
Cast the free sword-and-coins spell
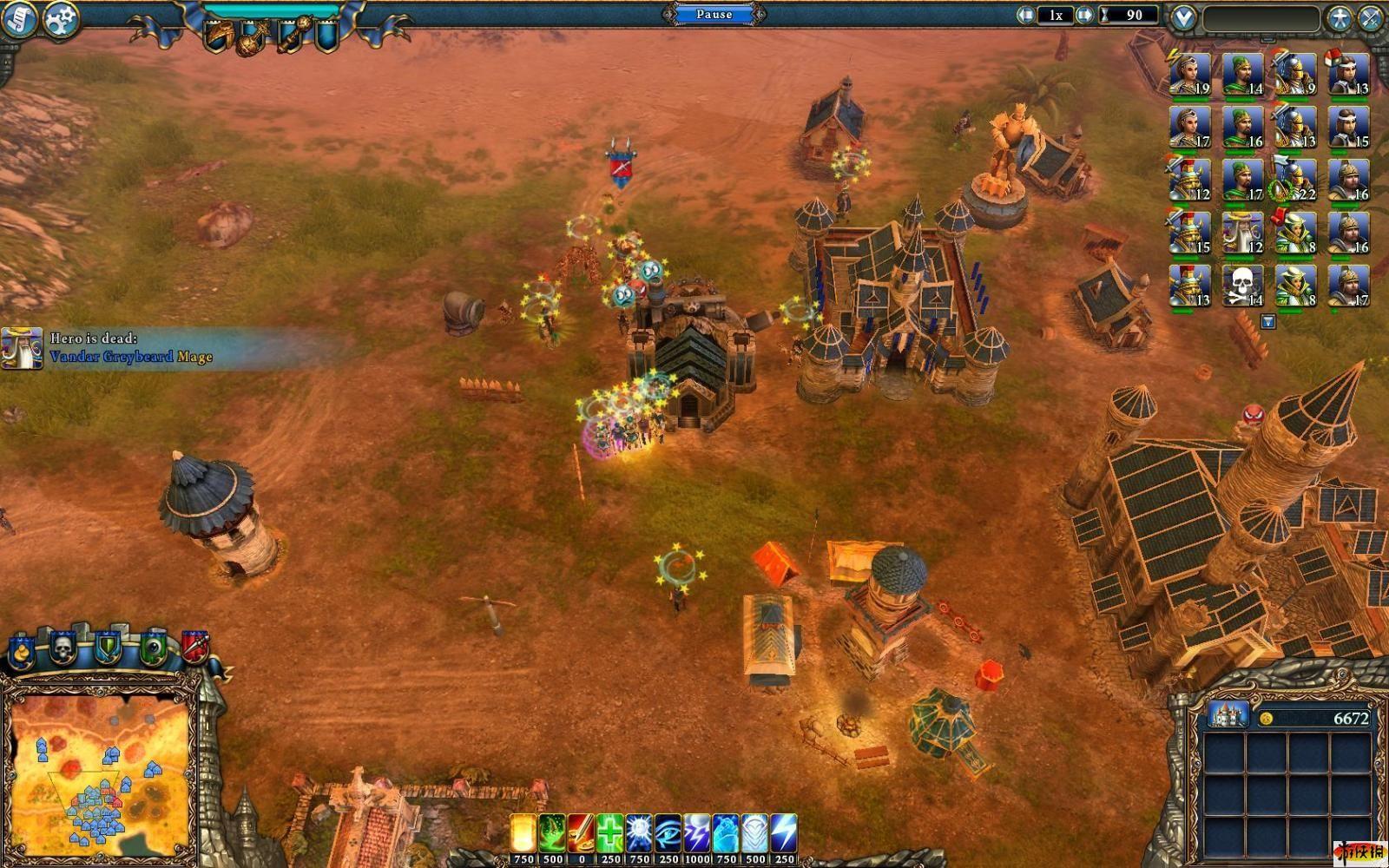click(x=581, y=833)
